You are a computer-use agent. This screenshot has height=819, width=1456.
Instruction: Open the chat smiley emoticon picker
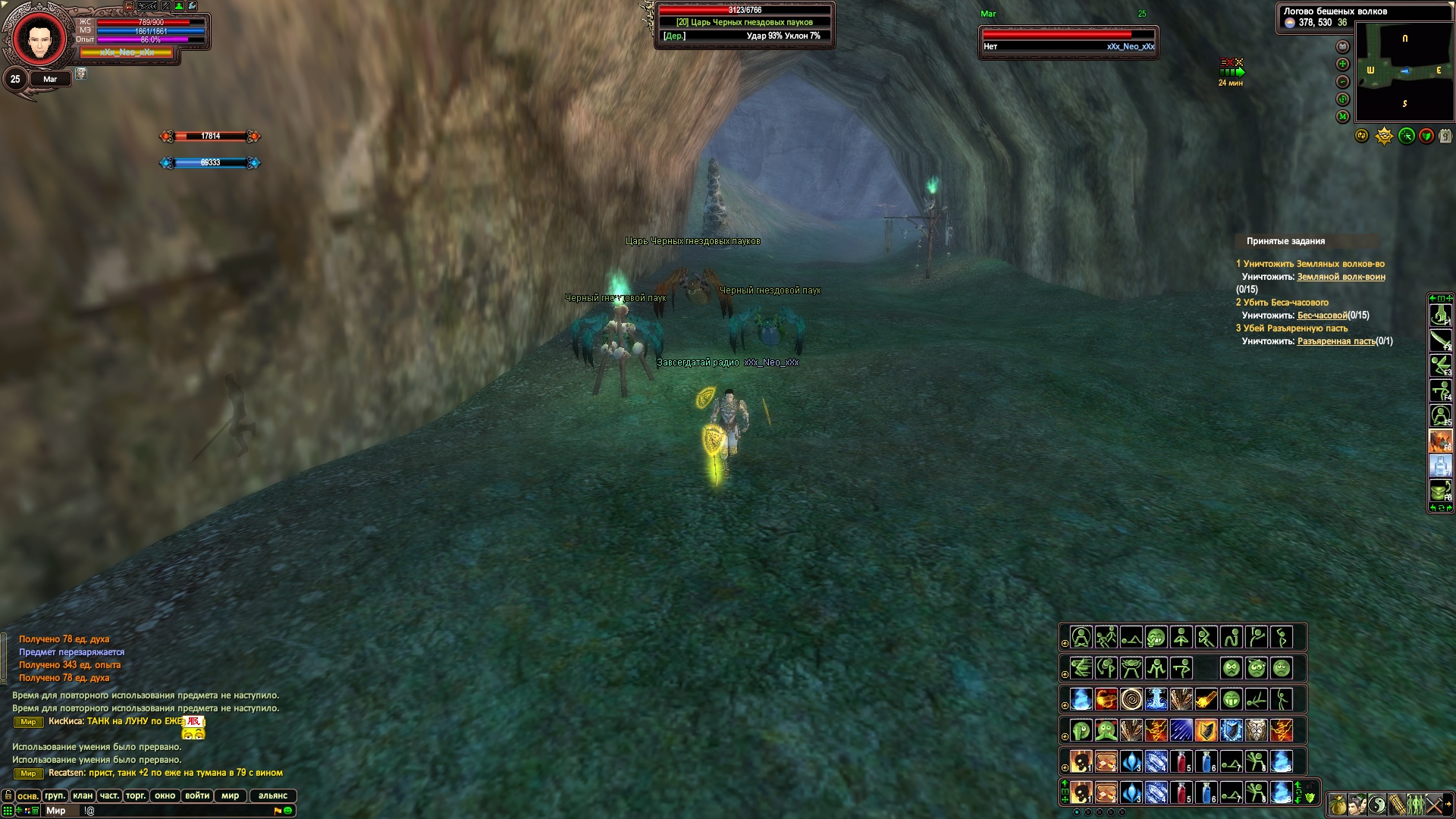point(288,811)
